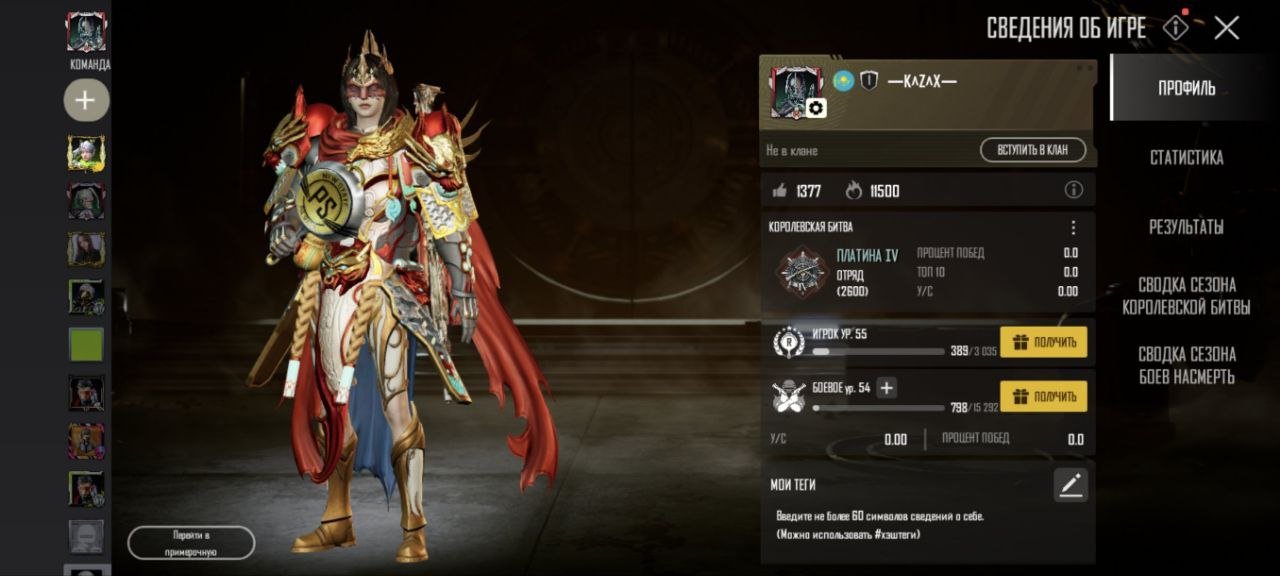The image size is (1280, 576).
Task: Edit my tags with the pencil icon
Action: pyautogui.click(x=1070, y=486)
